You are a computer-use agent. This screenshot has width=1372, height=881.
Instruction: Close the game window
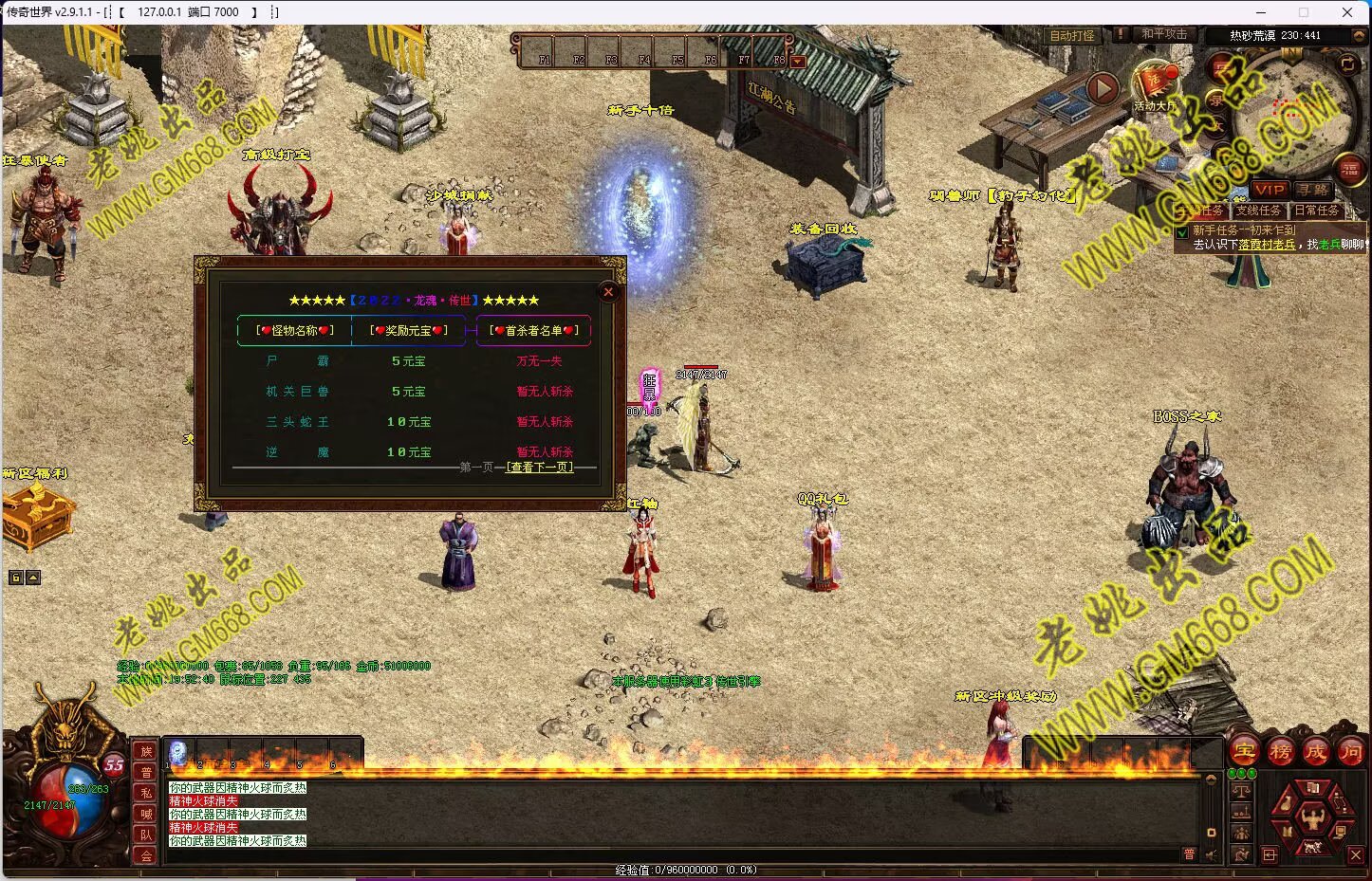(1347, 12)
